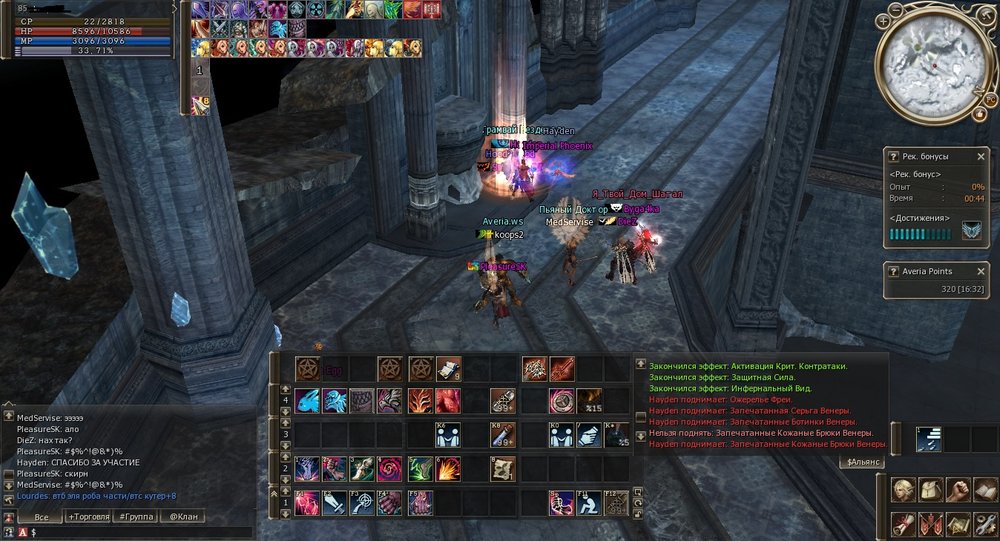
Task: Open the inventory bag icon
Action: pyautogui.click(x=931, y=491)
